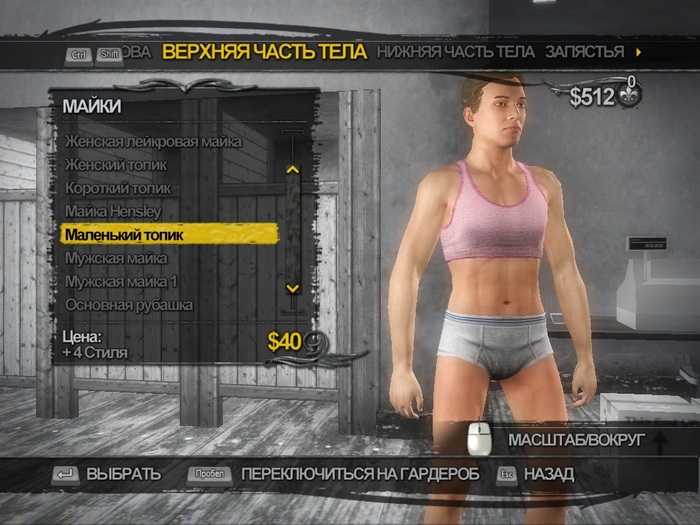Pick Короткий топик in the shirts list
The image size is (700, 525).
(x=118, y=188)
